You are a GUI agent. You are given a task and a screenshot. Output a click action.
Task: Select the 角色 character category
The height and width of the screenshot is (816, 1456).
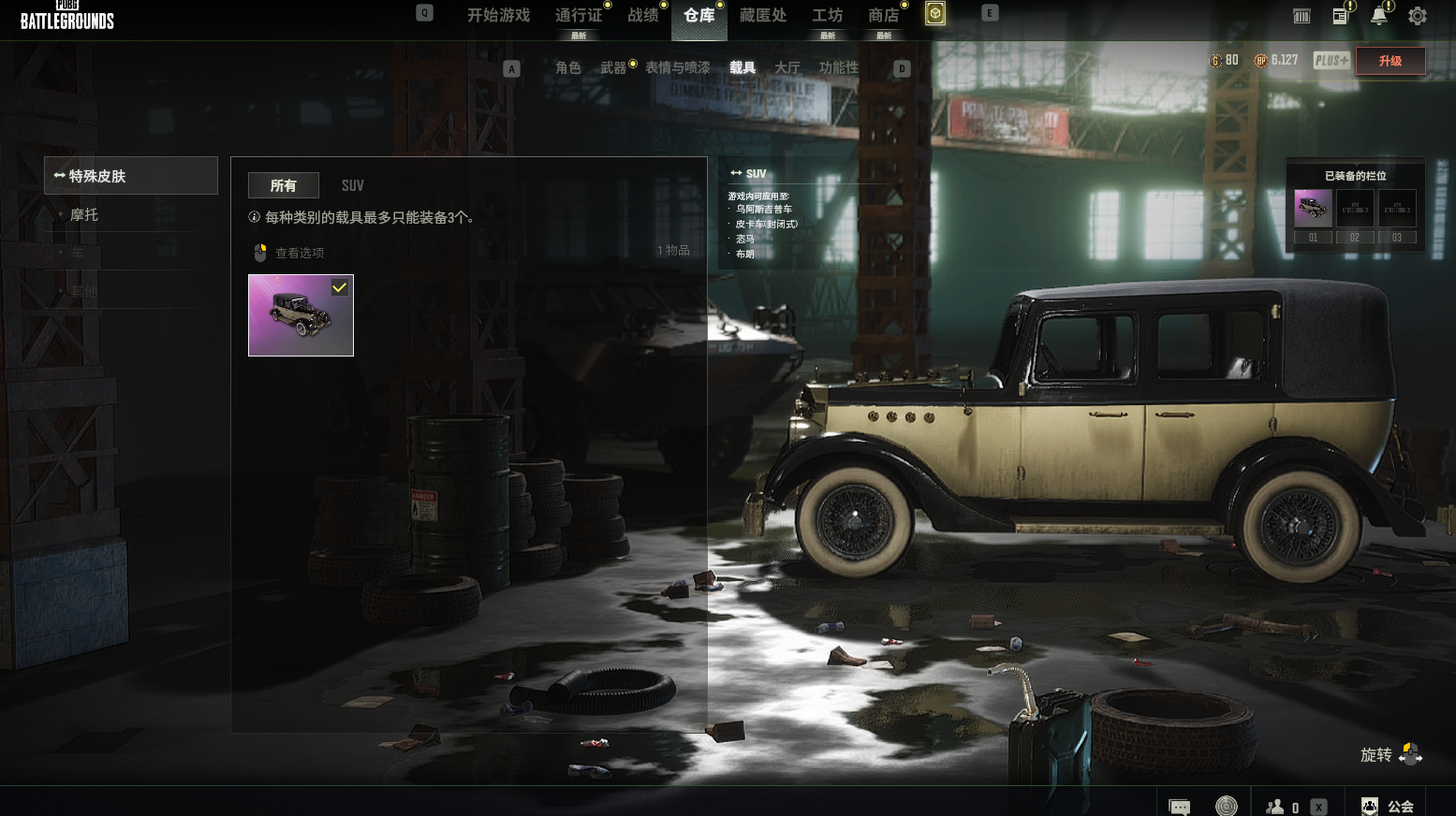(568, 68)
